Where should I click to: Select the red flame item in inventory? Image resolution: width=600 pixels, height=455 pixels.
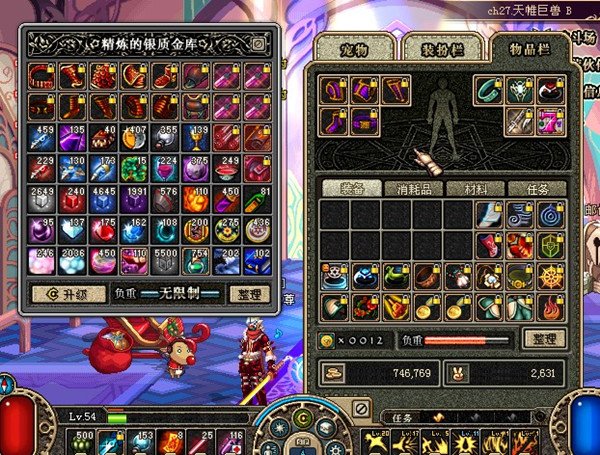tap(550, 307)
